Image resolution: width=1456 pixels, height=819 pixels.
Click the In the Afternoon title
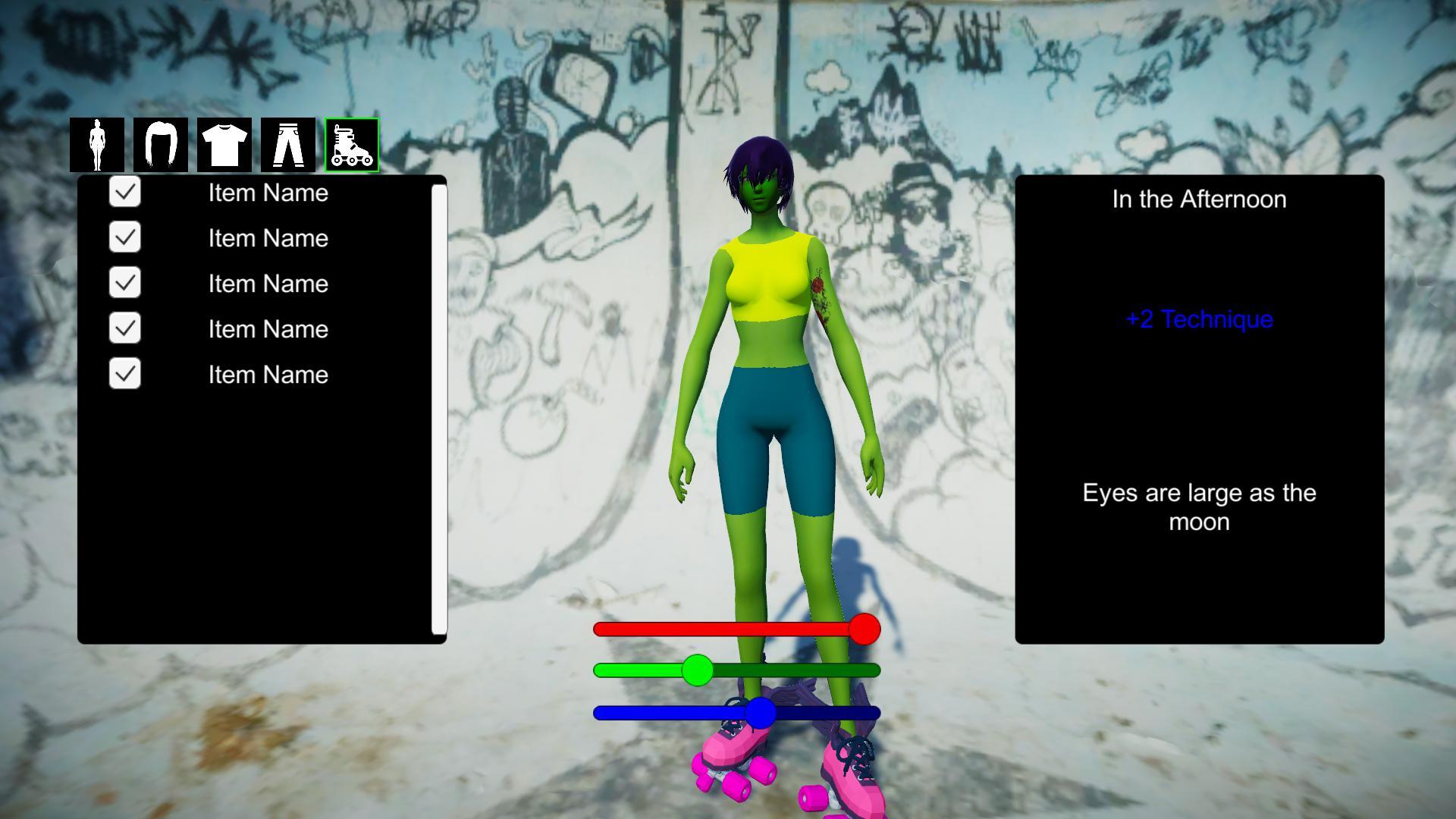1198,199
